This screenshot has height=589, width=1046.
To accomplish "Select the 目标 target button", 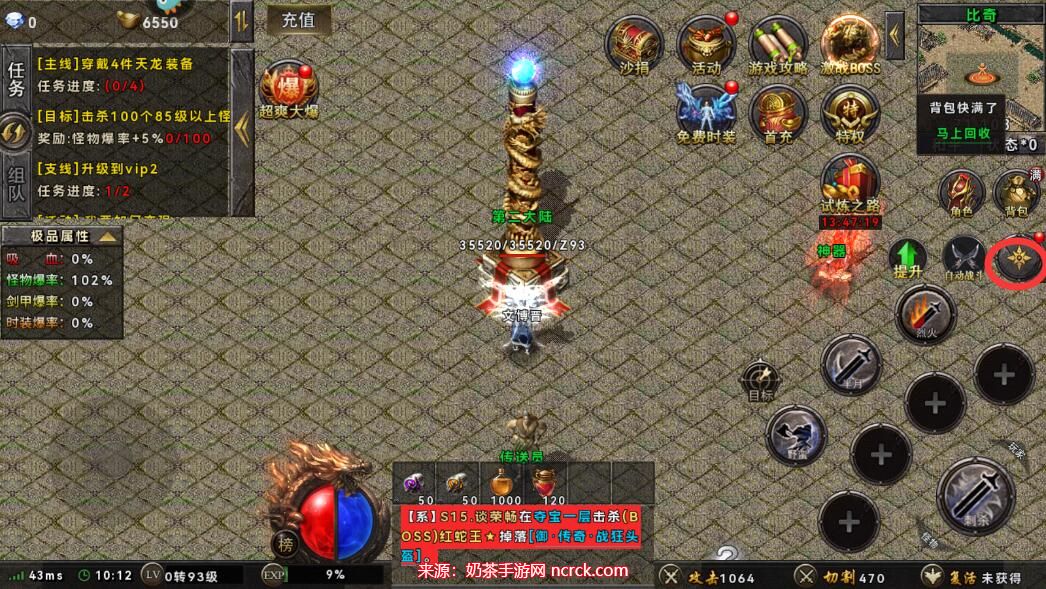I will pos(761,382).
